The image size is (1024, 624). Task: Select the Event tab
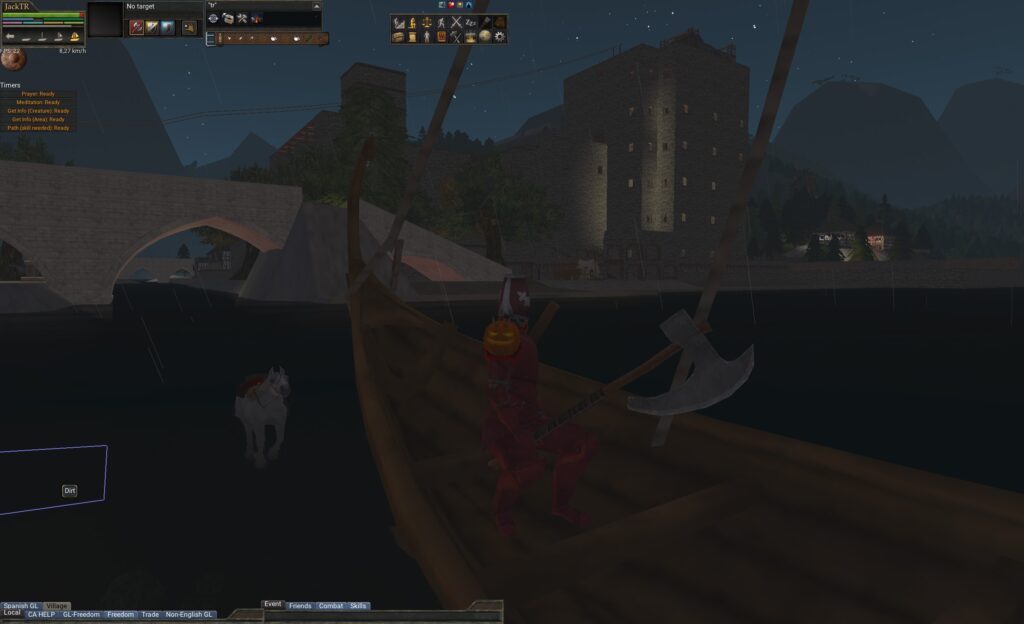pos(273,605)
